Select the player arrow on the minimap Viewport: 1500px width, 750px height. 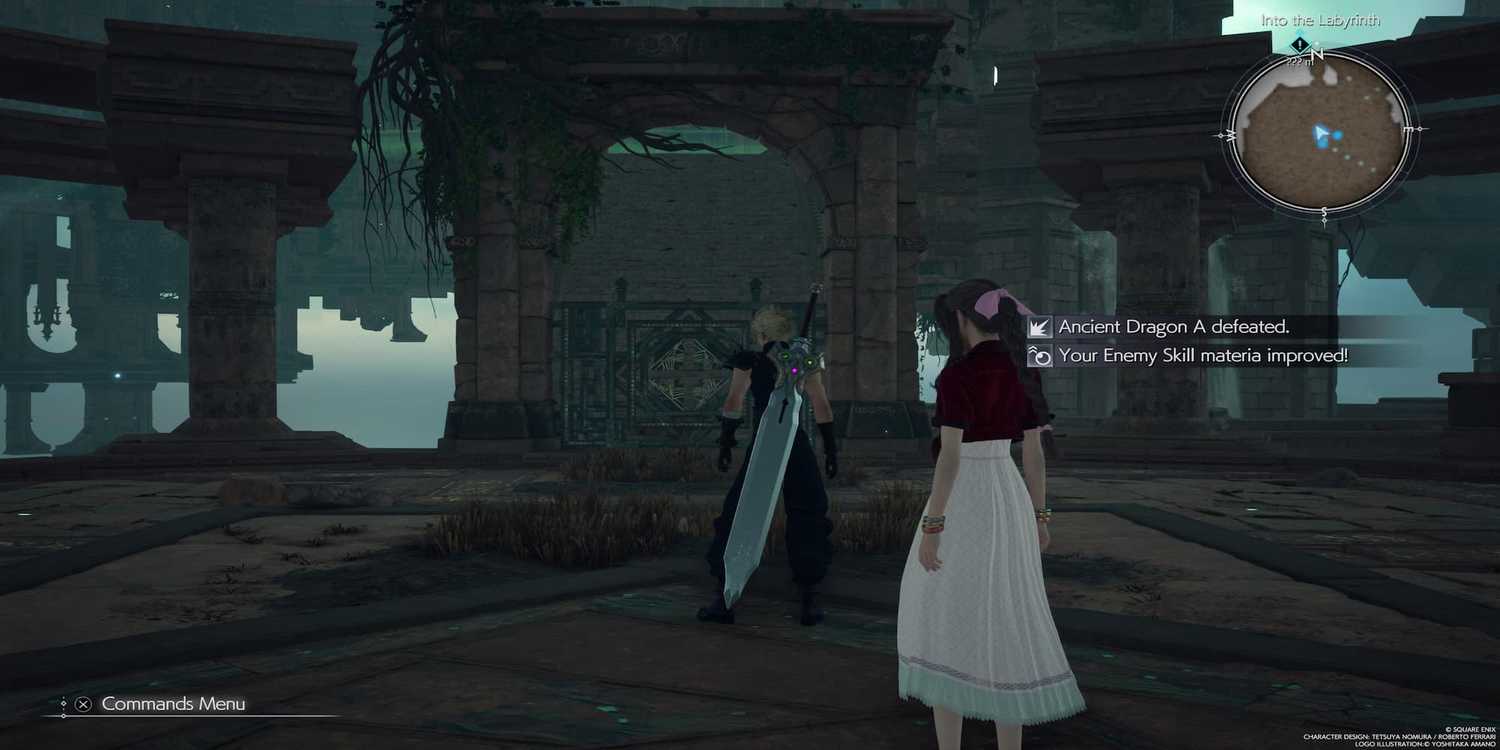(1320, 133)
